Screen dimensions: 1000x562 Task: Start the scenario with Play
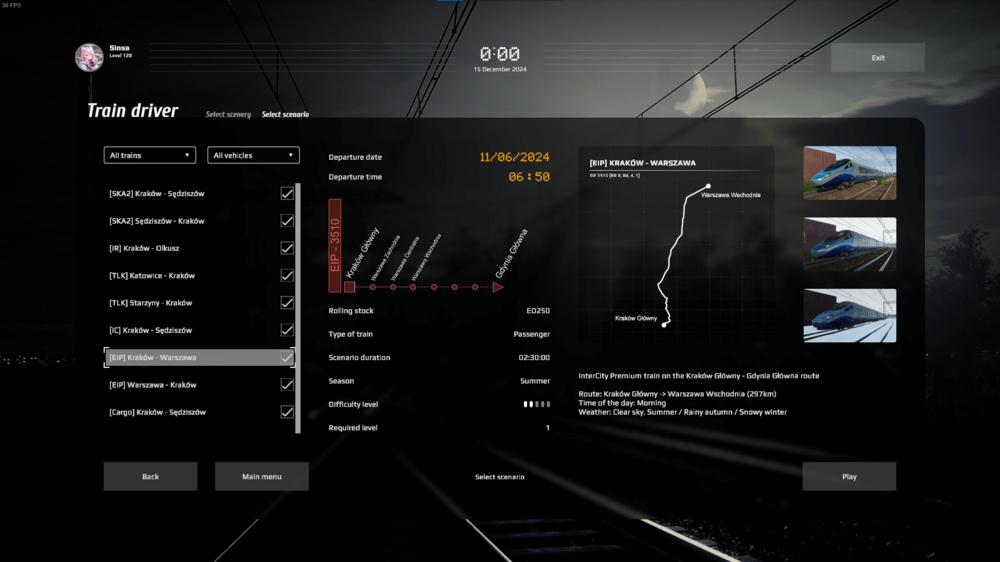pyautogui.click(x=849, y=476)
